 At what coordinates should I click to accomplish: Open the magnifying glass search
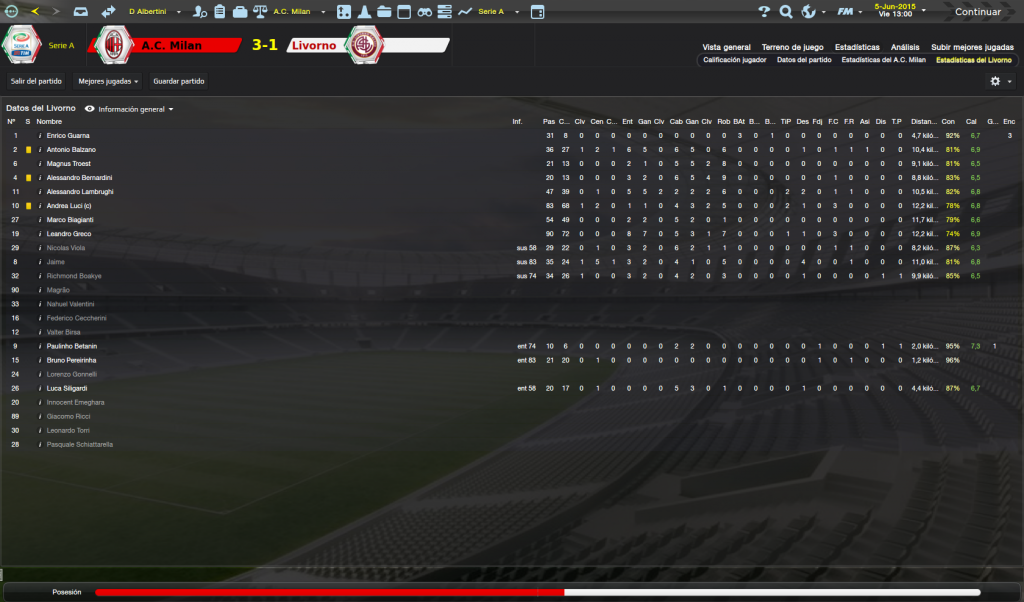point(785,12)
